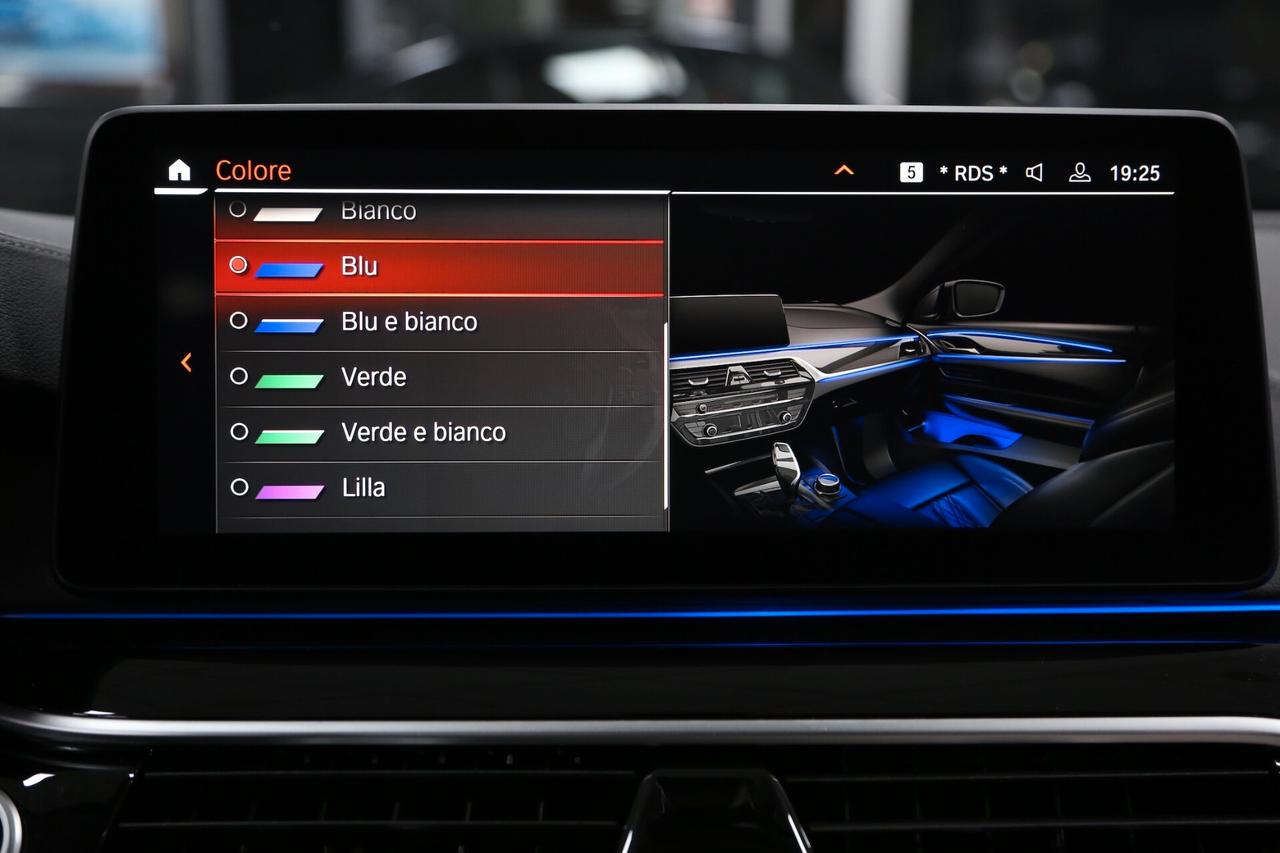The height and width of the screenshot is (853, 1280).
Task: Pick the Verde color option
Action: point(440,378)
